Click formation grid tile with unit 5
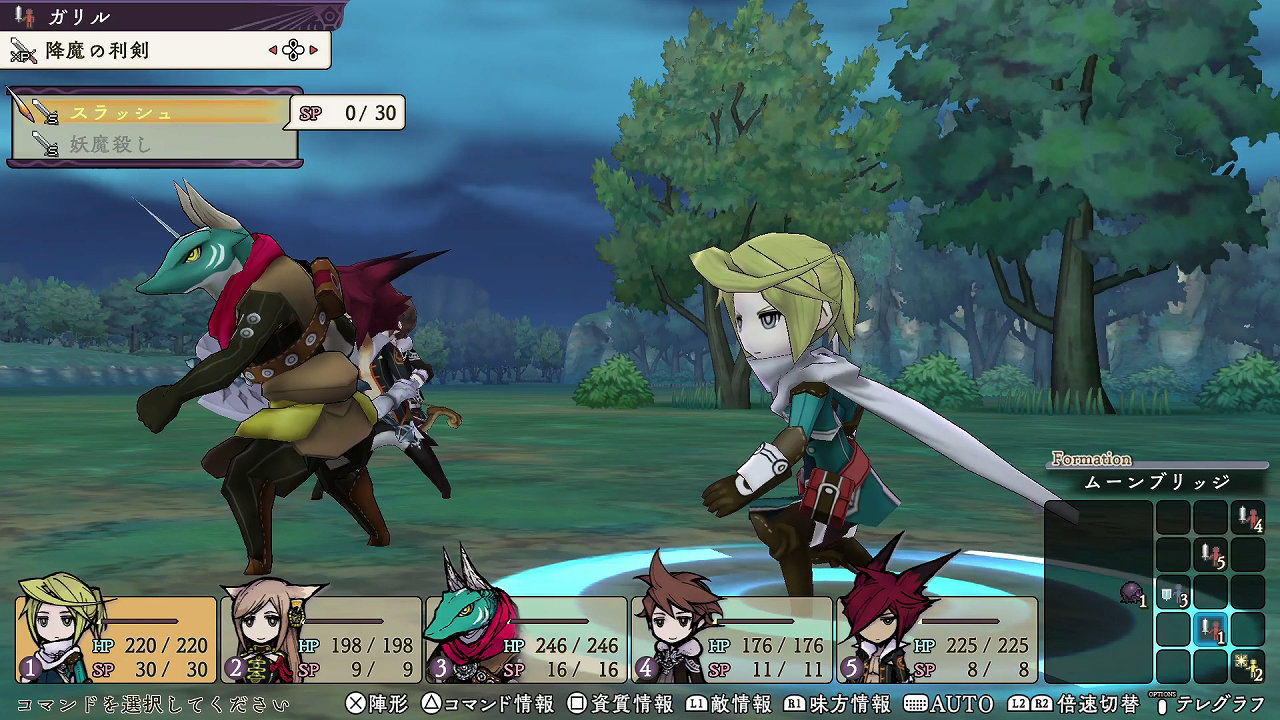The width and height of the screenshot is (1280, 720). point(1211,555)
